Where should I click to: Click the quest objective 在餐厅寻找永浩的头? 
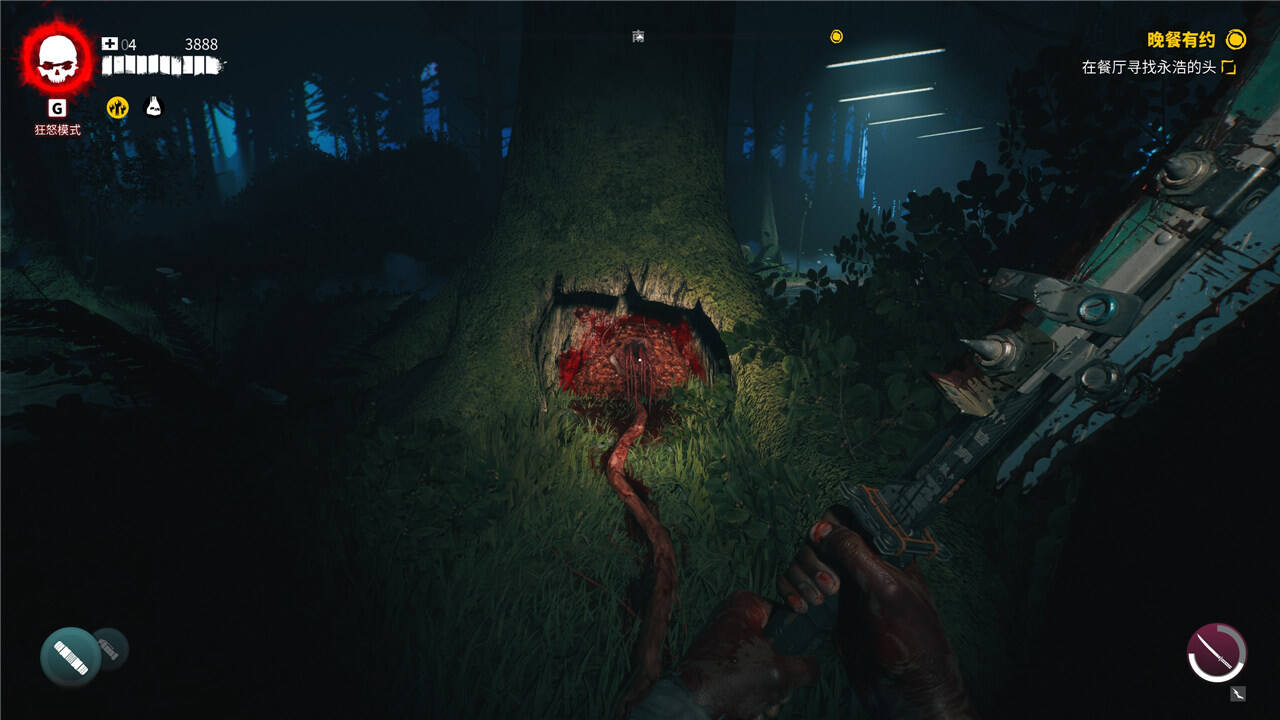1150,67
